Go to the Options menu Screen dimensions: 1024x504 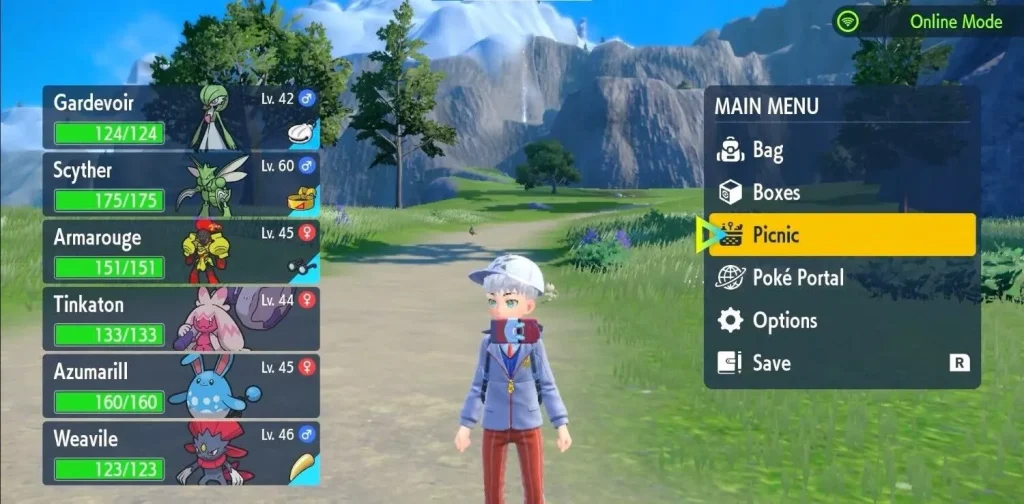coord(784,321)
